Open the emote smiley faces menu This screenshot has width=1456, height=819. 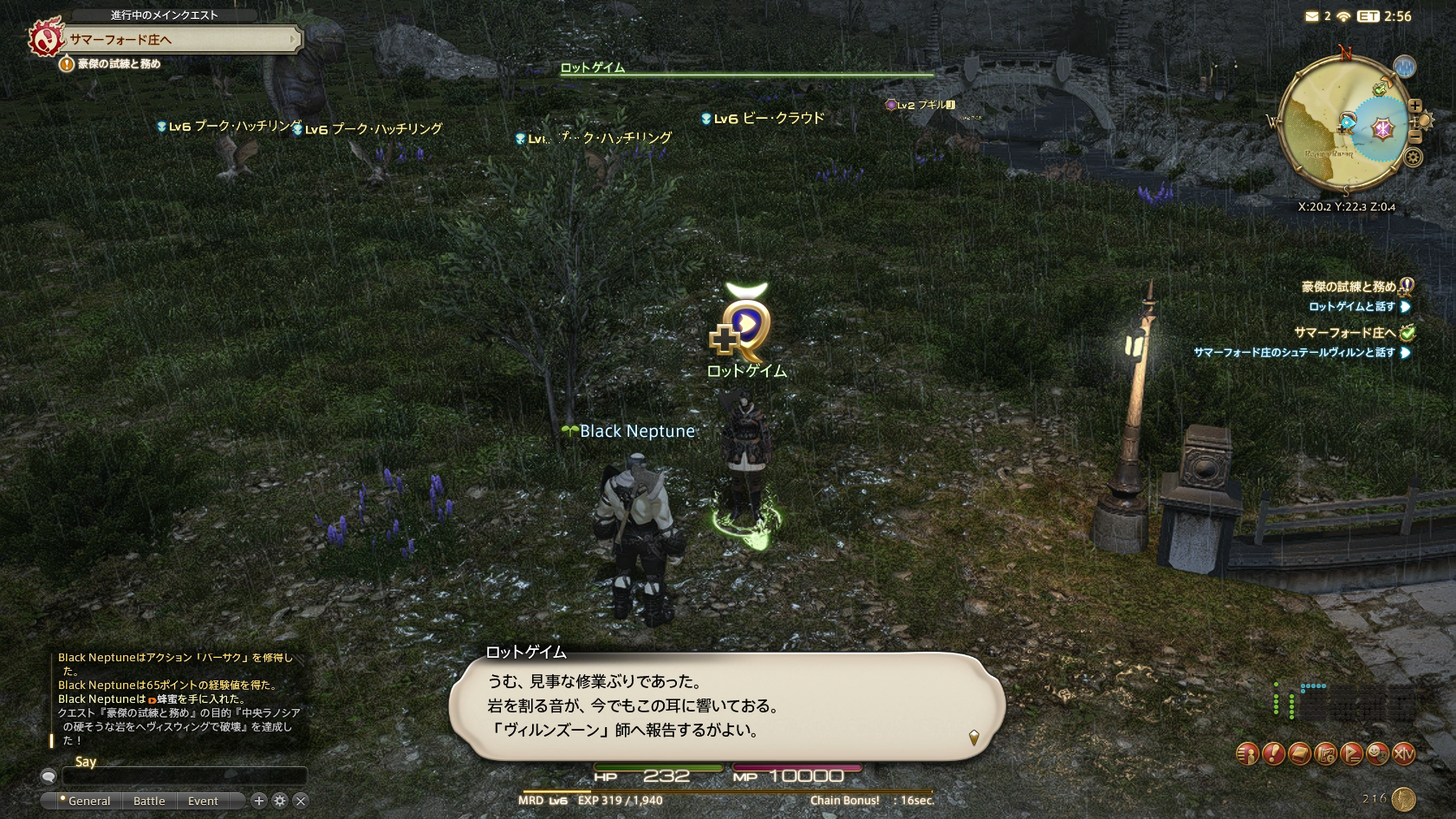[x=1377, y=754]
